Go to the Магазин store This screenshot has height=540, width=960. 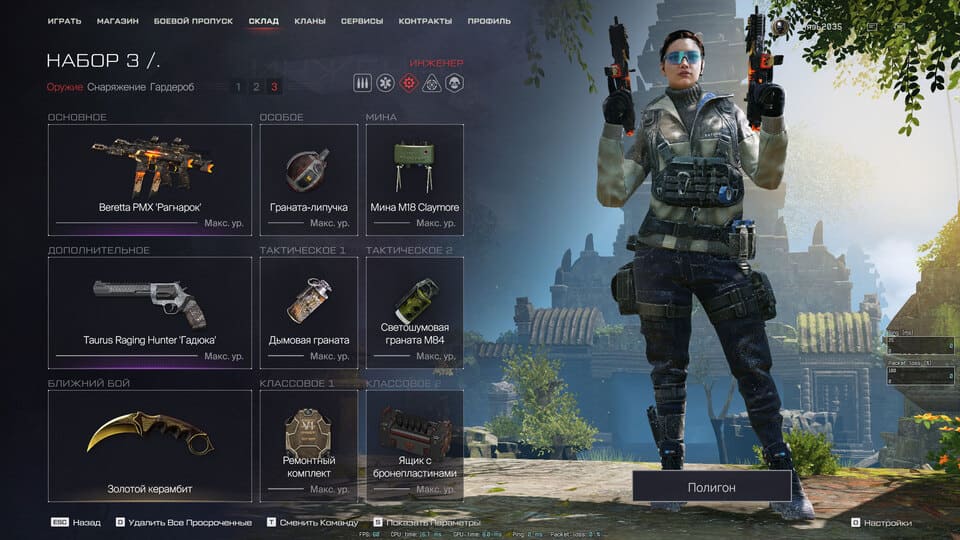(x=118, y=21)
